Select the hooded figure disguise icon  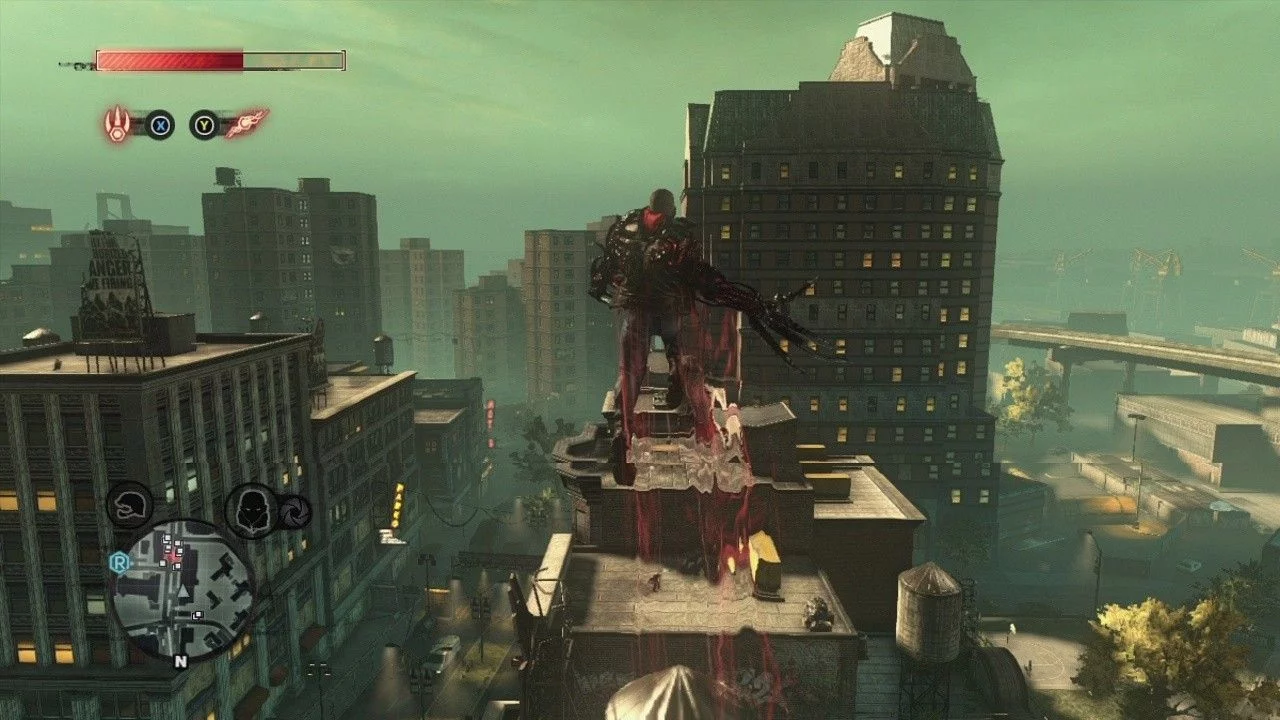(x=250, y=510)
